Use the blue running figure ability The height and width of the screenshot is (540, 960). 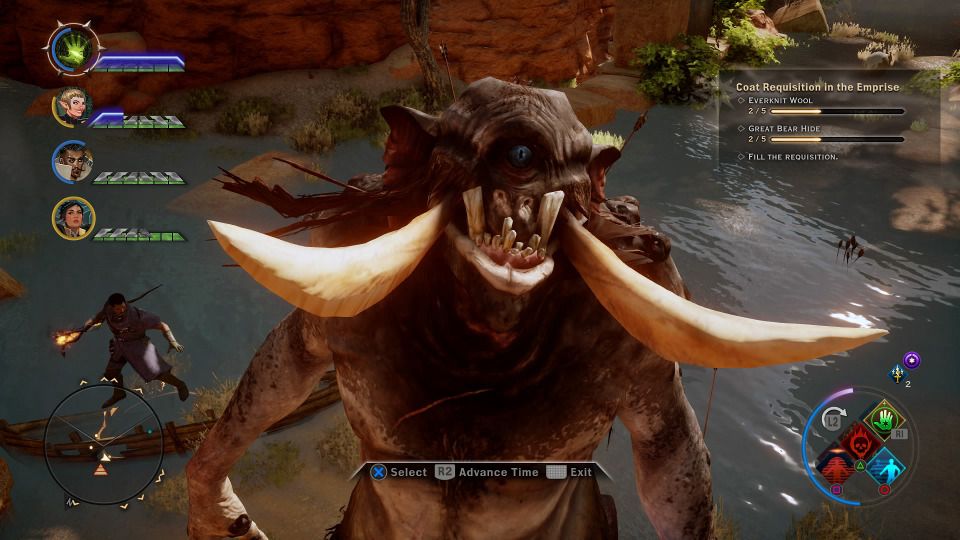point(882,465)
